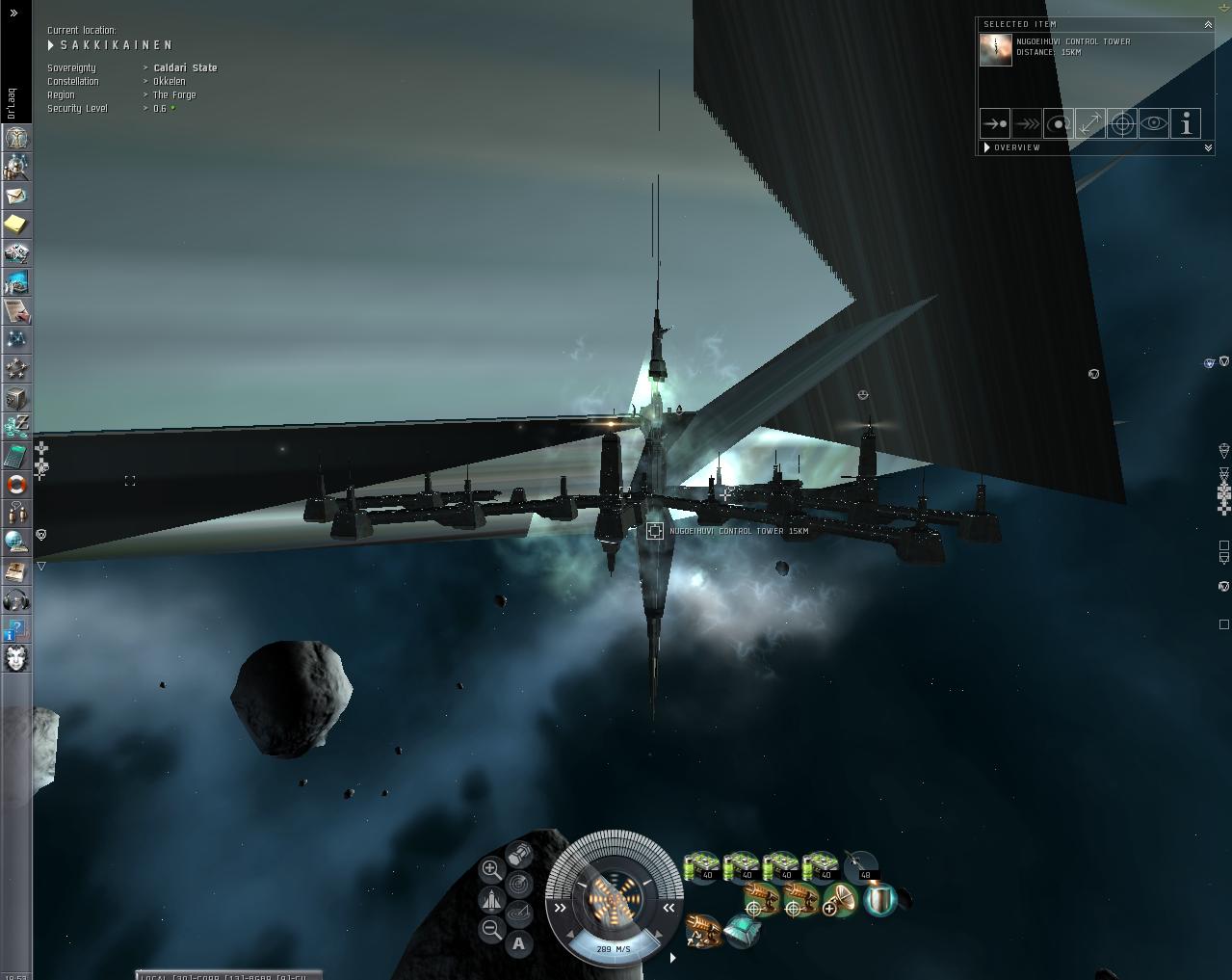Screen dimensions: 1232x980
Task: Show info for the selected item
Action: [x=1186, y=123]
